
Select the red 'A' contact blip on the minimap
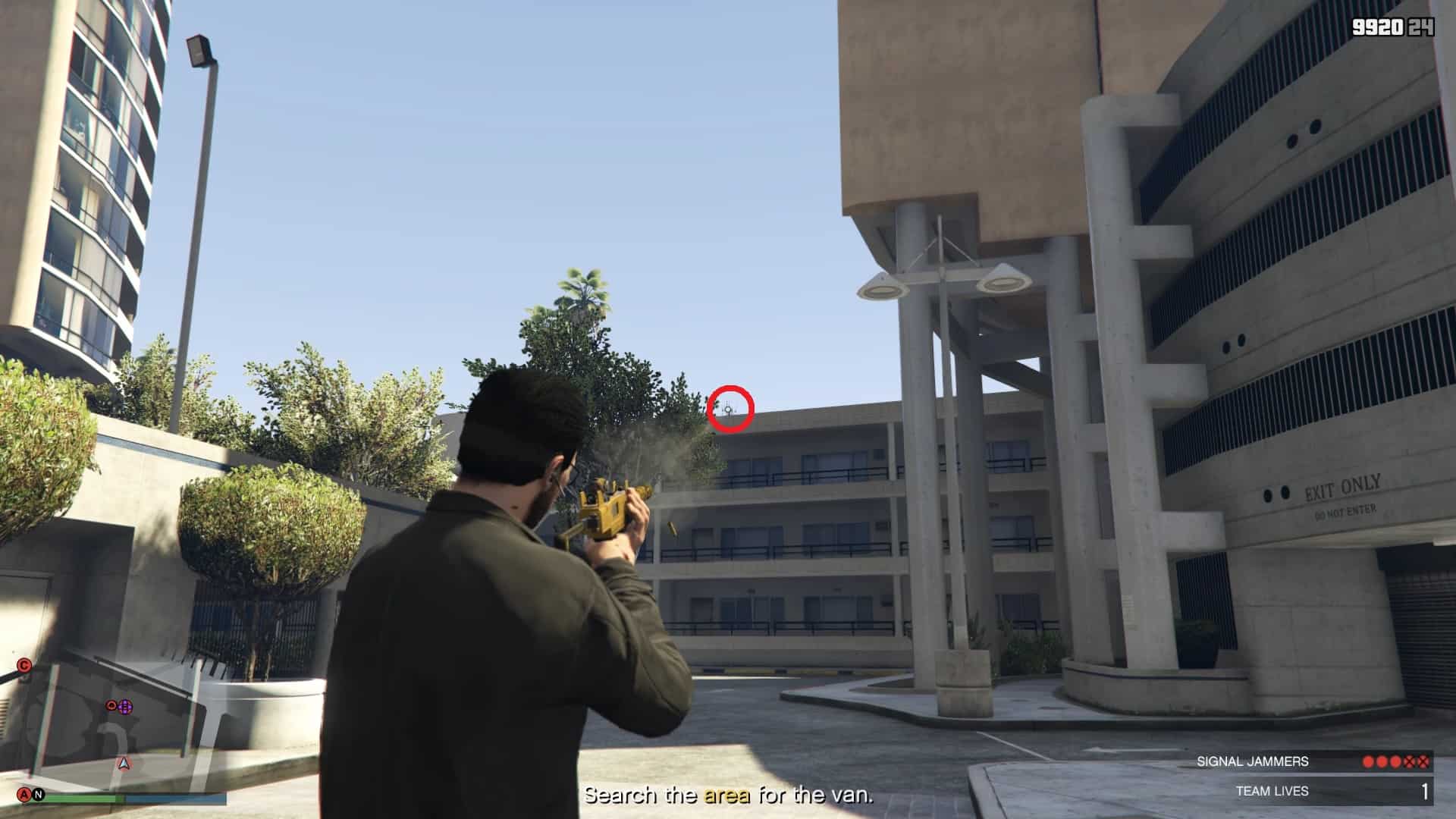point(24,795)
